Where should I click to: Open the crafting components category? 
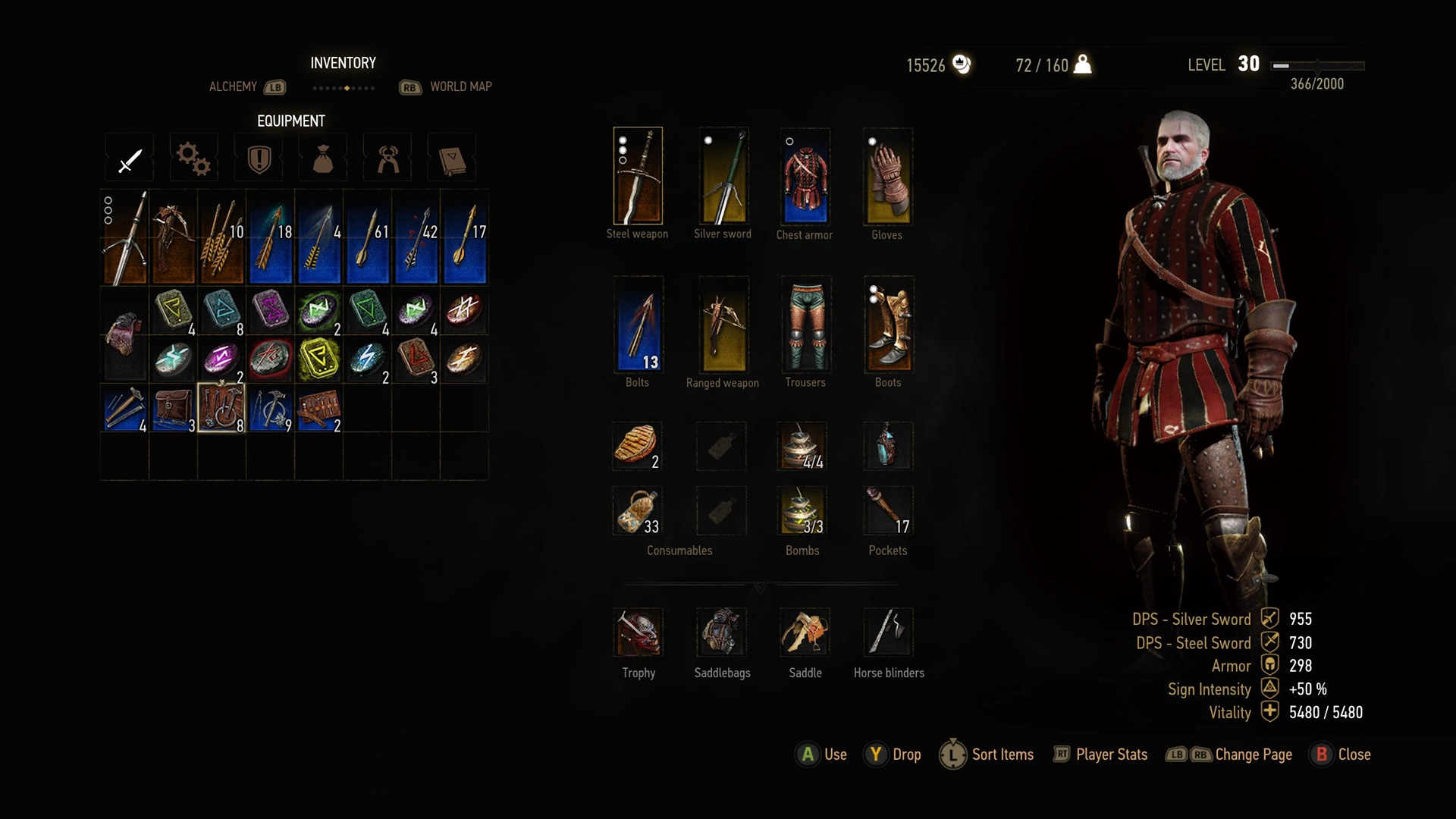pos(193,158)
